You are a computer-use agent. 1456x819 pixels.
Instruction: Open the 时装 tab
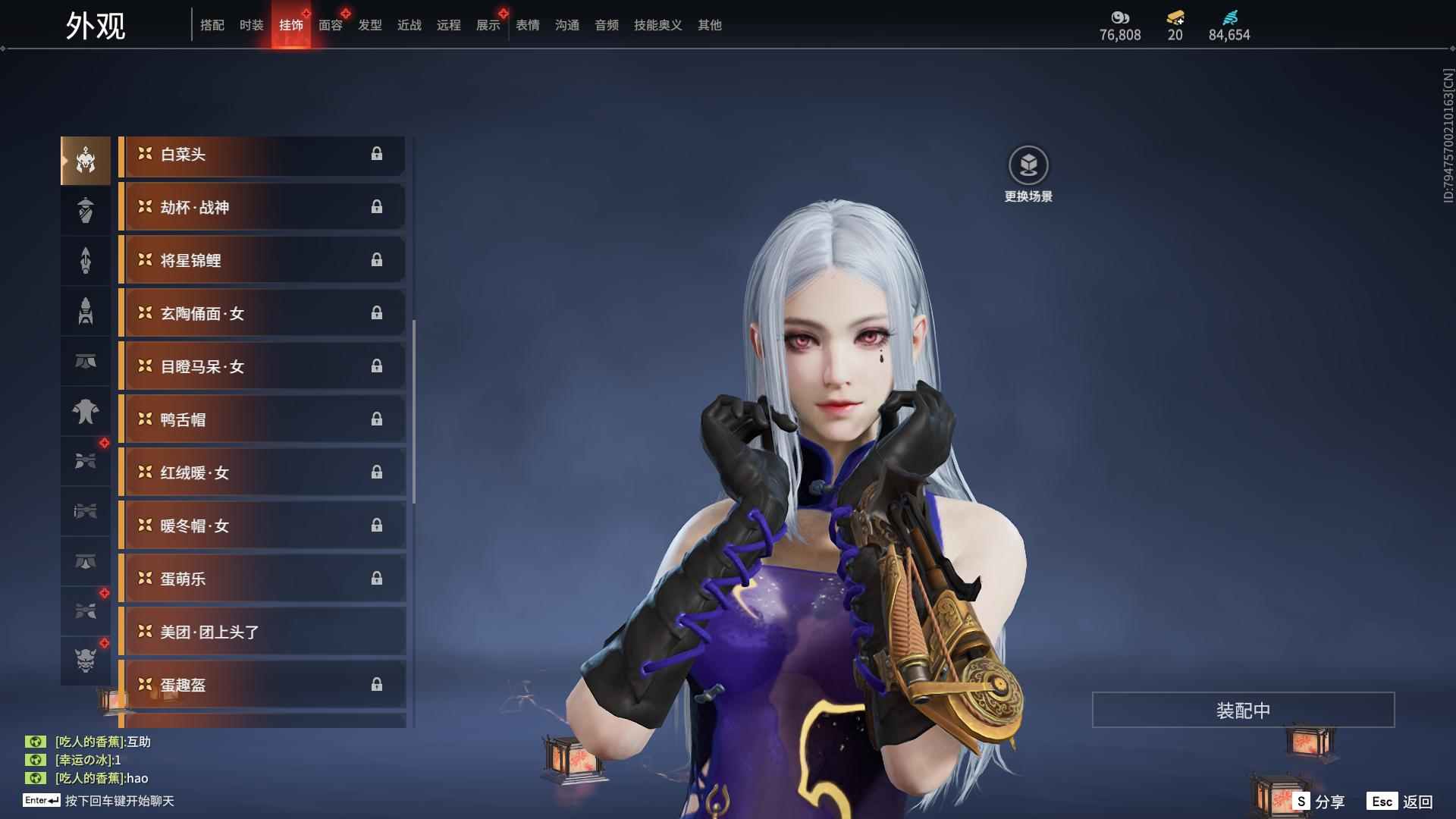pos(252,25)
